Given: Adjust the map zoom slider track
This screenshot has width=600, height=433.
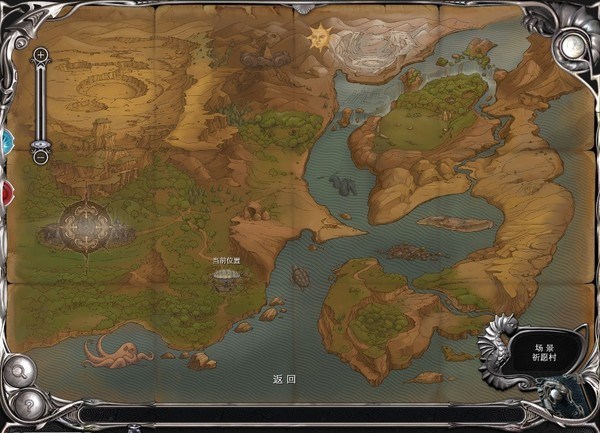Looking at the screenshot, I should coord(40,105).
